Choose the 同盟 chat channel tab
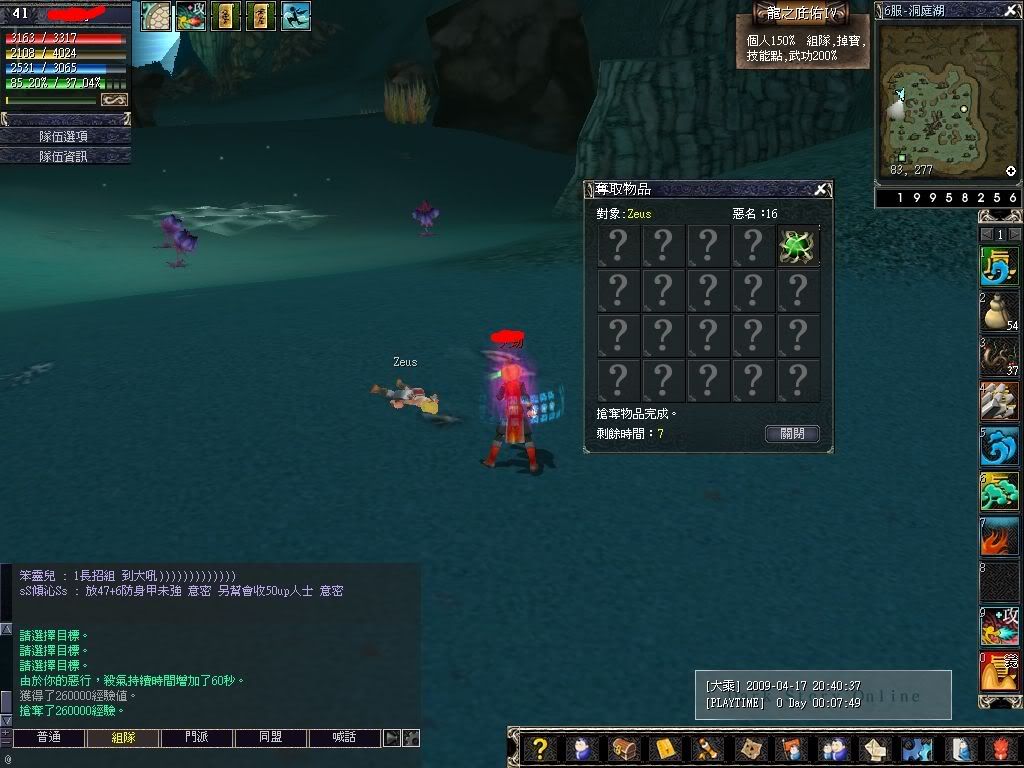 pos(270,738)
